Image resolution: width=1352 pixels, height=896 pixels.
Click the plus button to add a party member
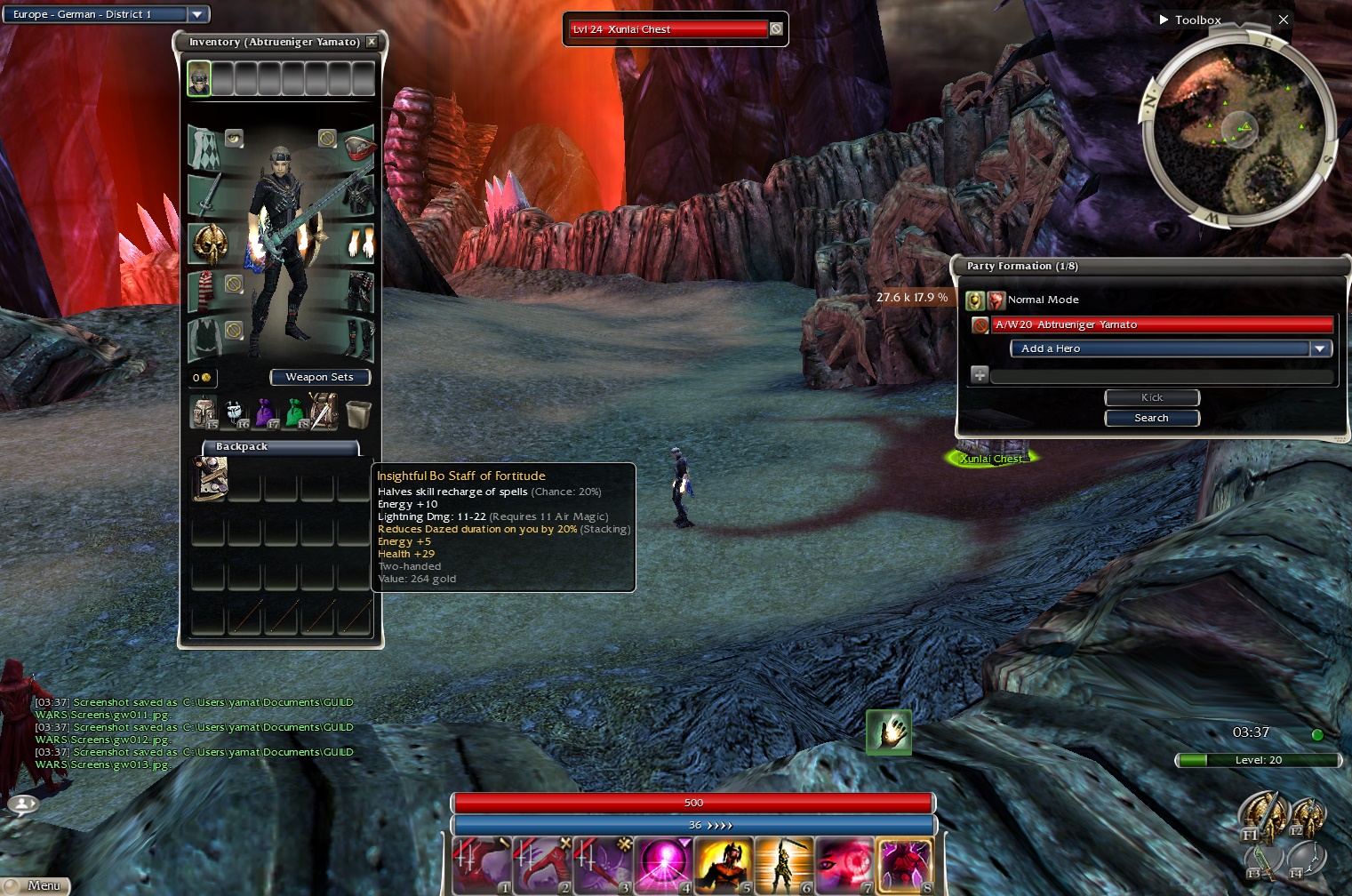point(979,375)
